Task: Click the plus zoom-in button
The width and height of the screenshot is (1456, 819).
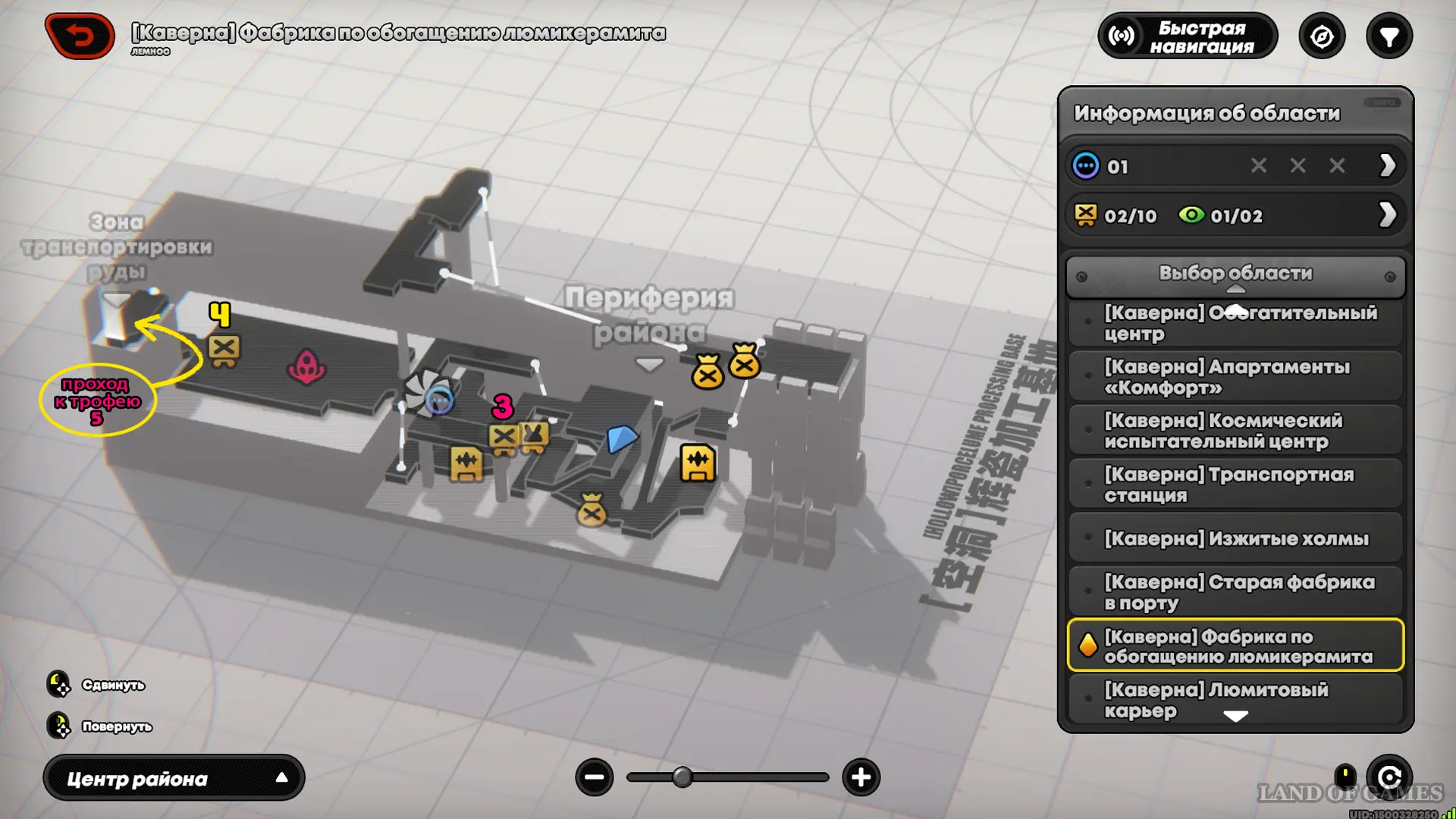Action: tap(861, 777)
